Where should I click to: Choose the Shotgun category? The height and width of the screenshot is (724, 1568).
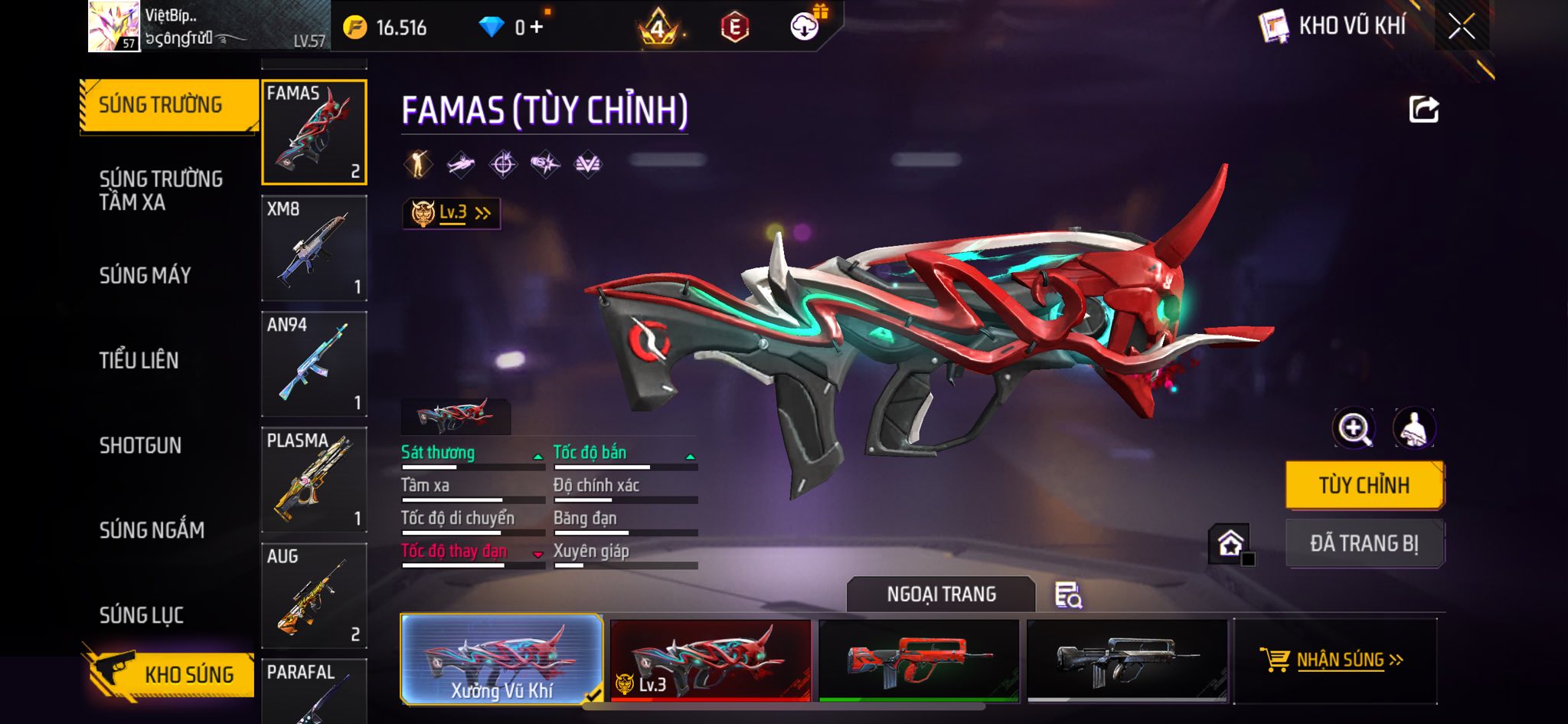140,445
